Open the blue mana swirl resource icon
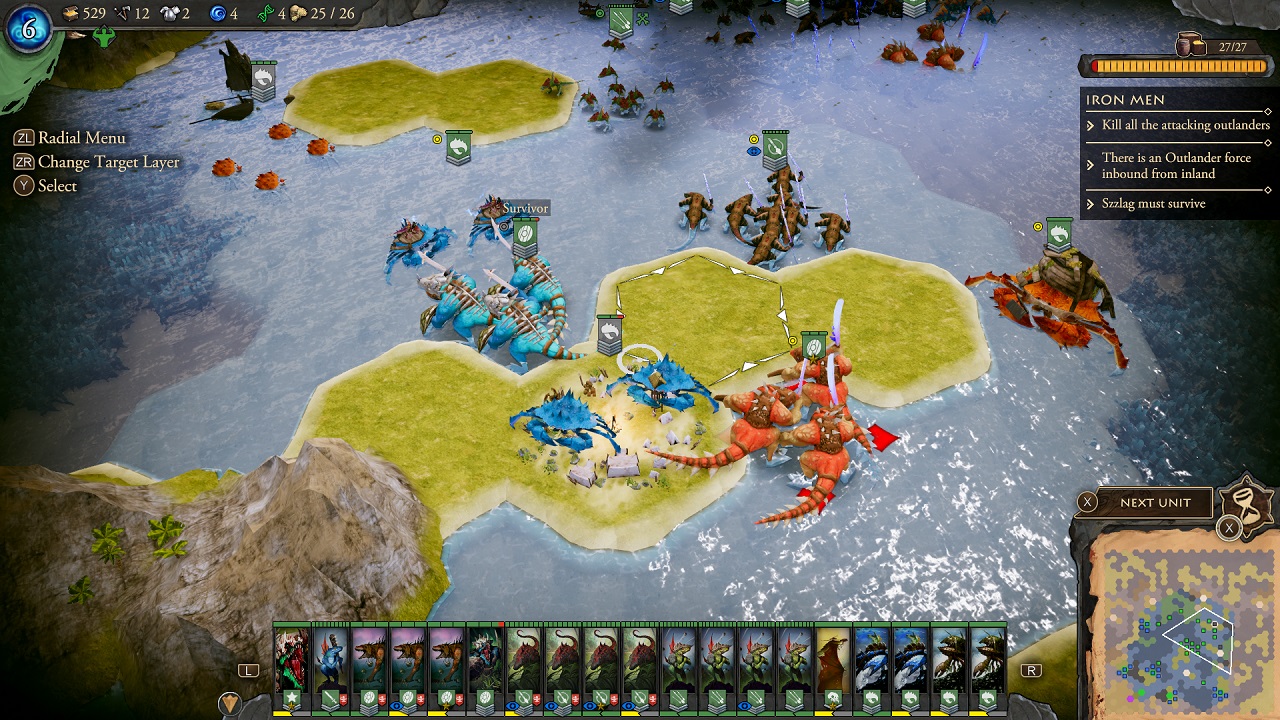The height and width of the screenshot is (720, 1280). tap(219, 14)
